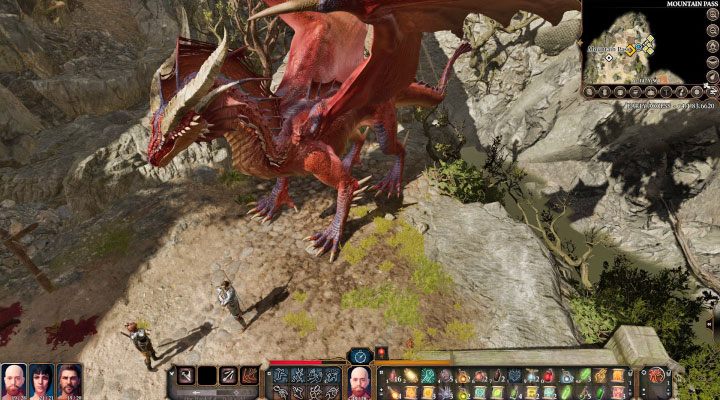Choose the ranged bow weapon slot
Screen dimensions: 720x400
click(229, 376)
